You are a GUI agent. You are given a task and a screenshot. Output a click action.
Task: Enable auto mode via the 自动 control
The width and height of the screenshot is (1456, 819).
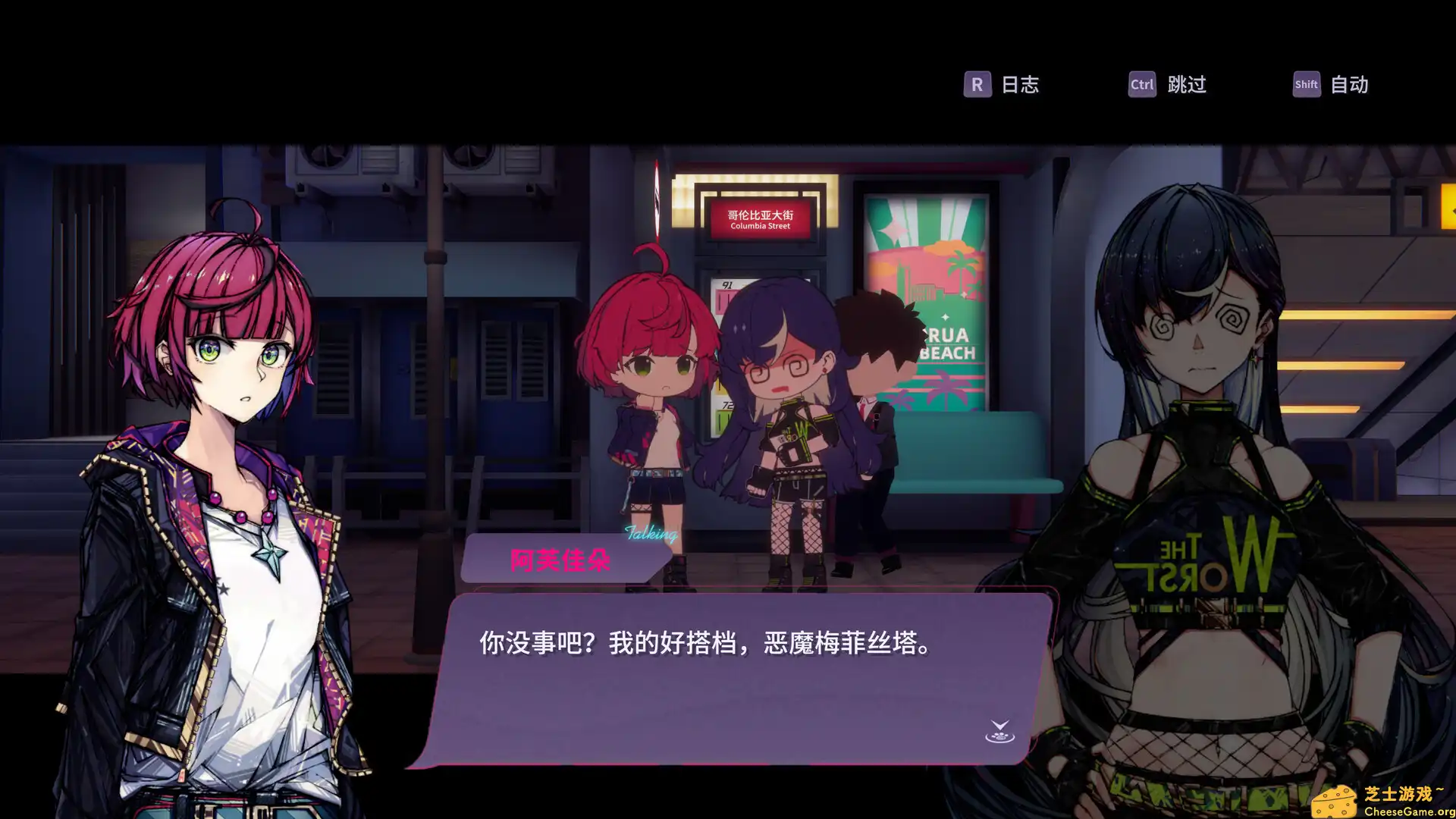(x=1349, y=85)
